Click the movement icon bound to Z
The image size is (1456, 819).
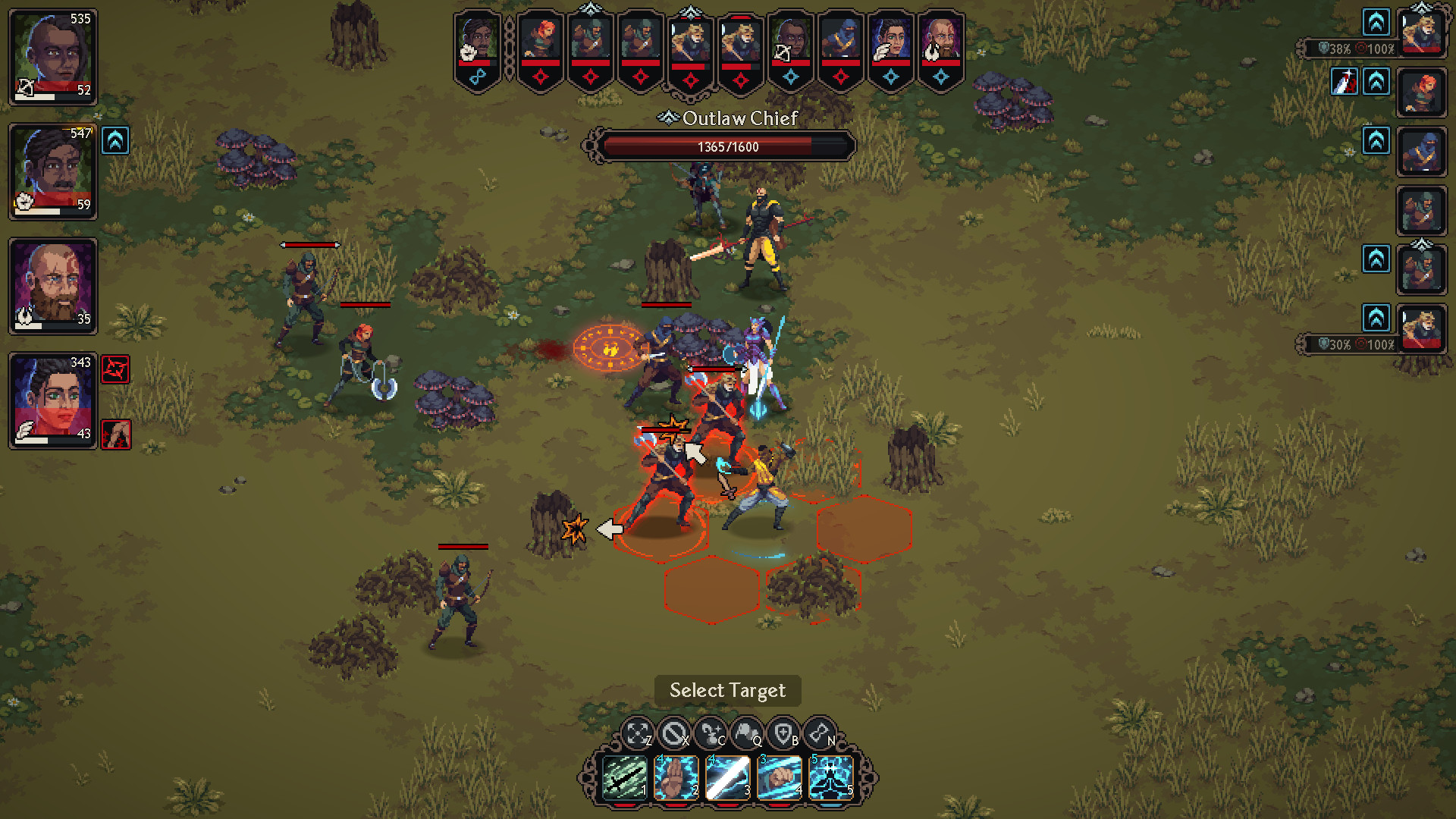(637, 730)
